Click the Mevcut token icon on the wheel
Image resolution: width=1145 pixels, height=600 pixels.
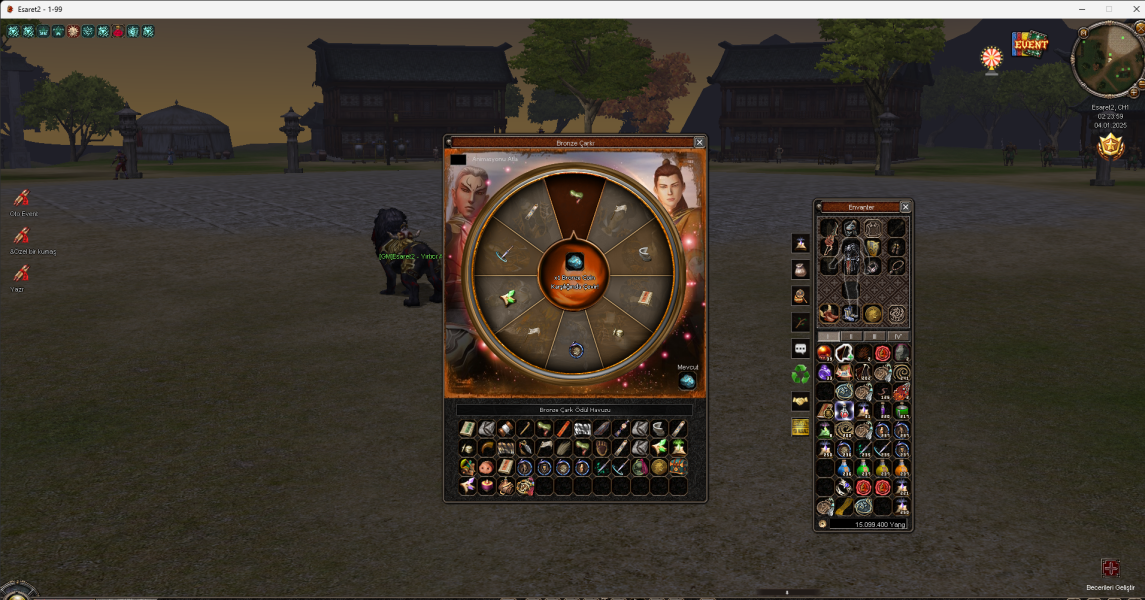pos(687,381)
